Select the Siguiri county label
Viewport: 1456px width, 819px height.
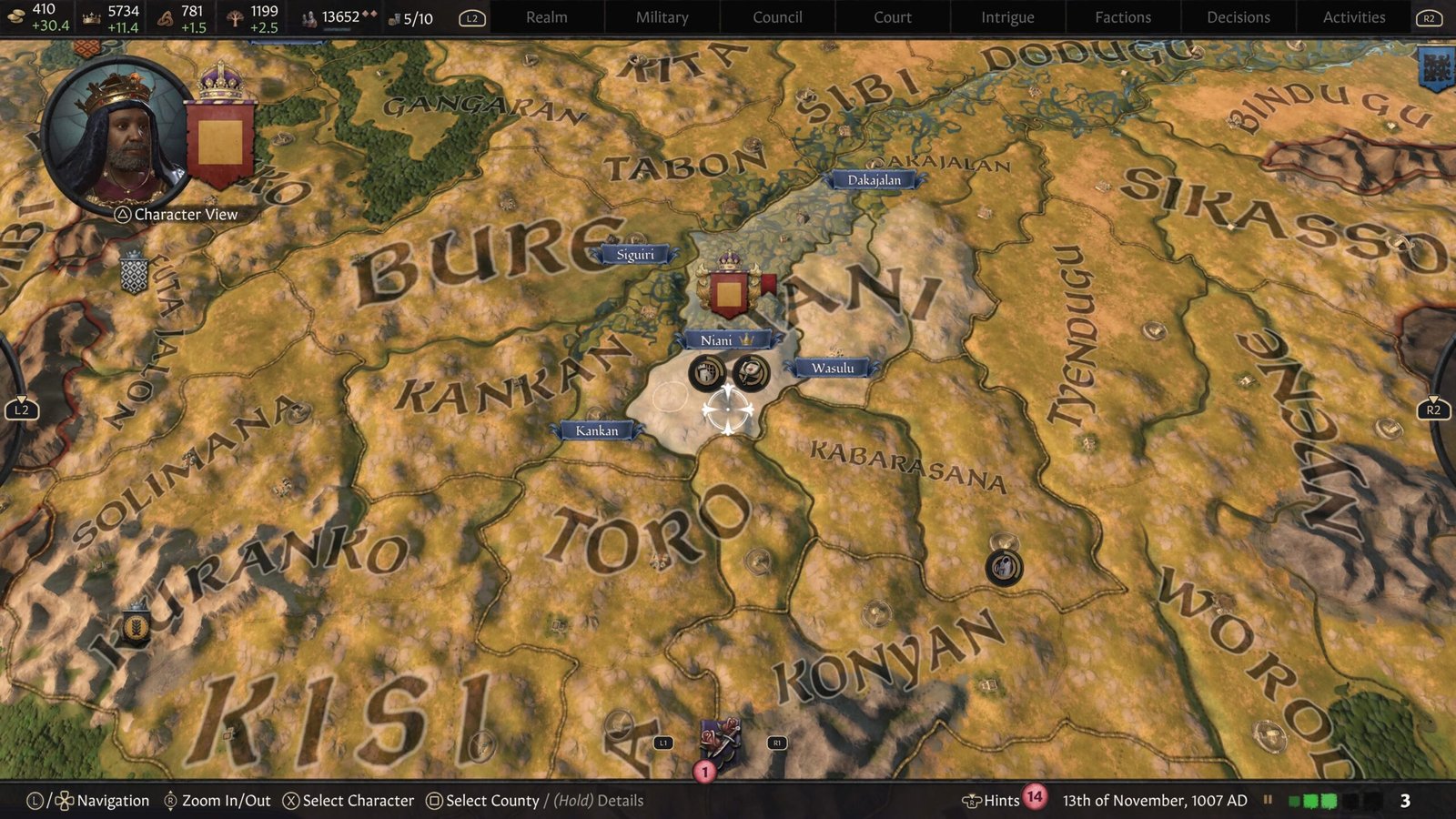(635, 255)
